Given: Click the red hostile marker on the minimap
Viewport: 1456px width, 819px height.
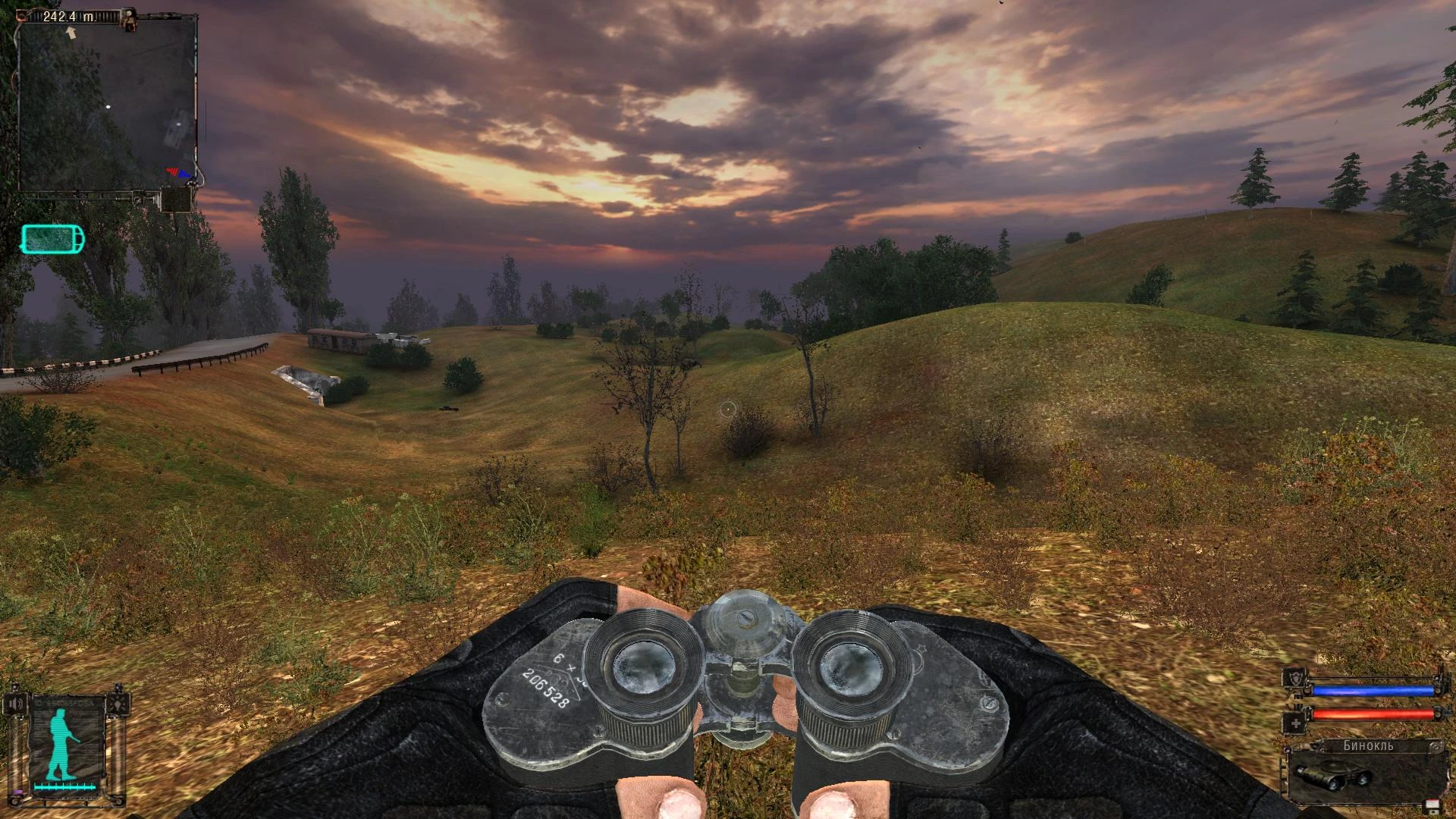Looking at the screenshot, I should pyautogui.click(x=172, y=171).
